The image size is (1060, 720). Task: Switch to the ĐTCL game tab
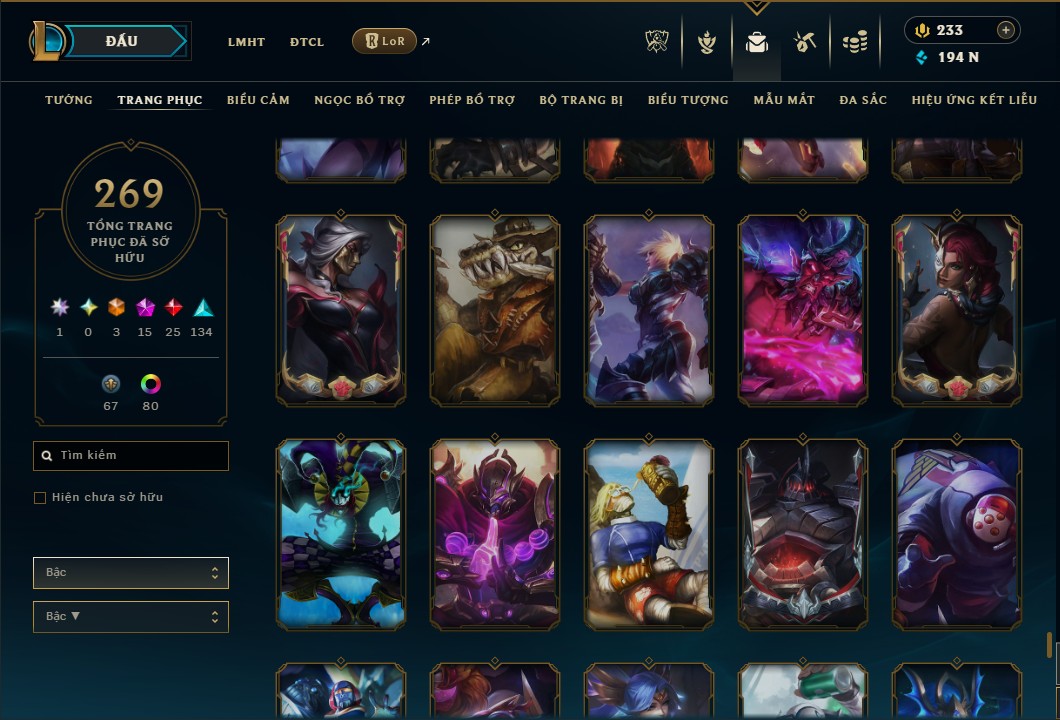coord(307,42)
